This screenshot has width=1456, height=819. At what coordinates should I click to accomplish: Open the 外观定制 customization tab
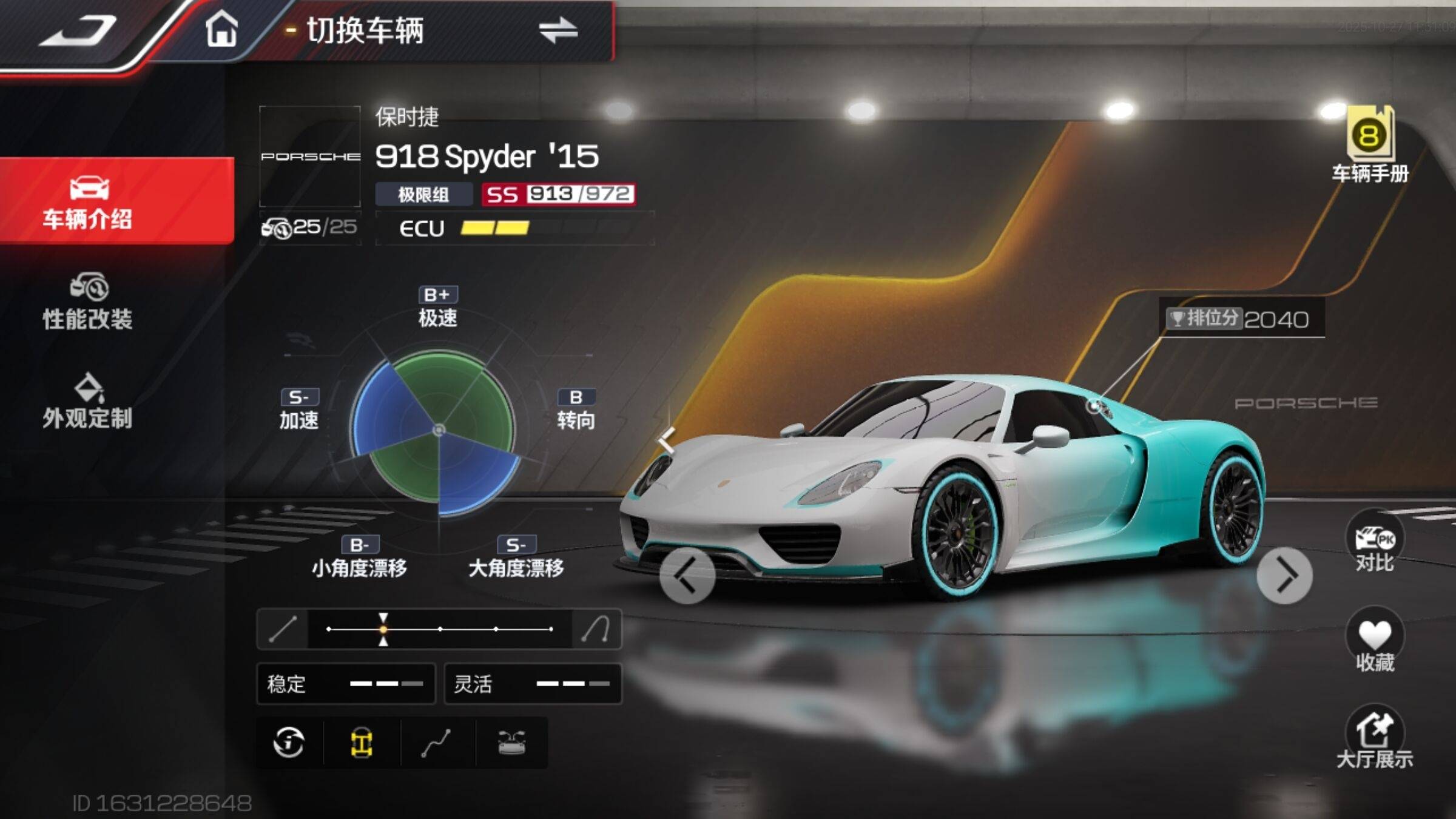(88, 402)
